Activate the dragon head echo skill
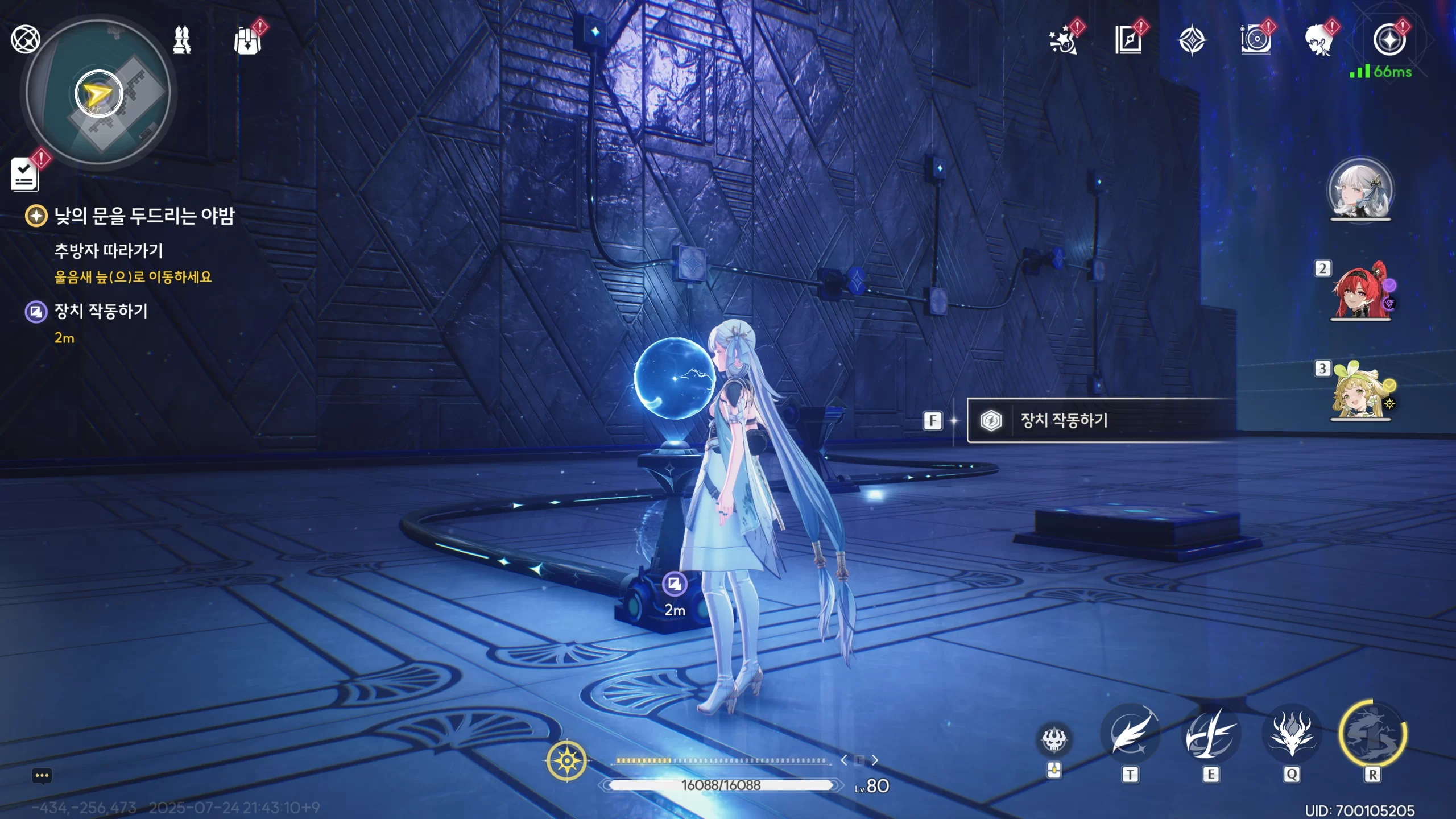1456x819 pixels. pos(1292,734)
